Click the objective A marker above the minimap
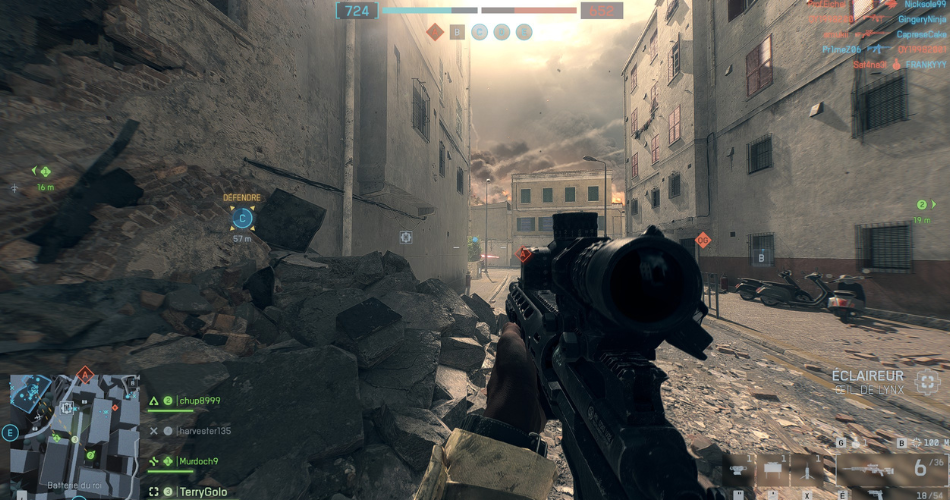 (x=85, y=375)
